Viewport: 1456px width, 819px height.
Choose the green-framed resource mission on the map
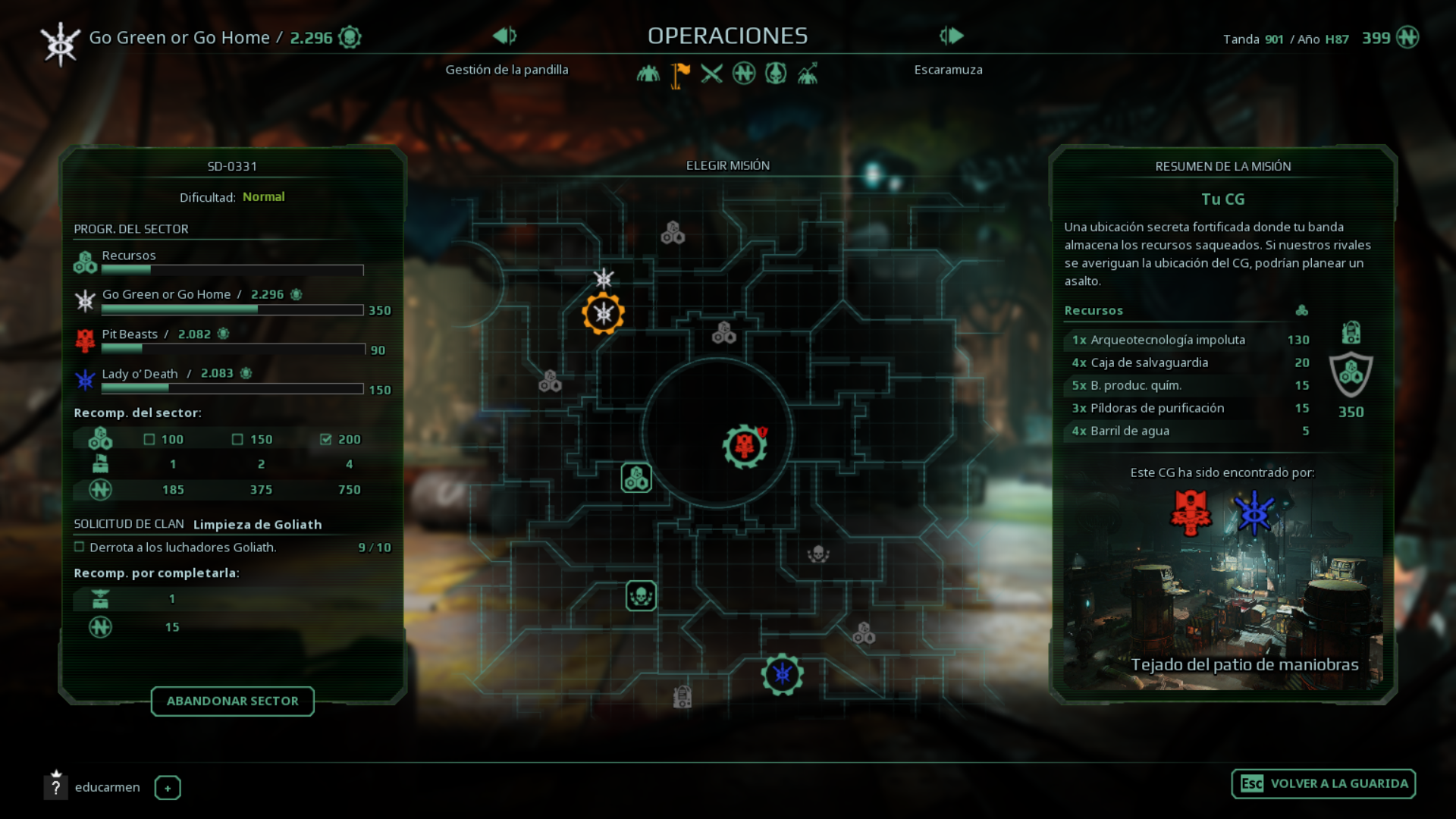(636, 478)
